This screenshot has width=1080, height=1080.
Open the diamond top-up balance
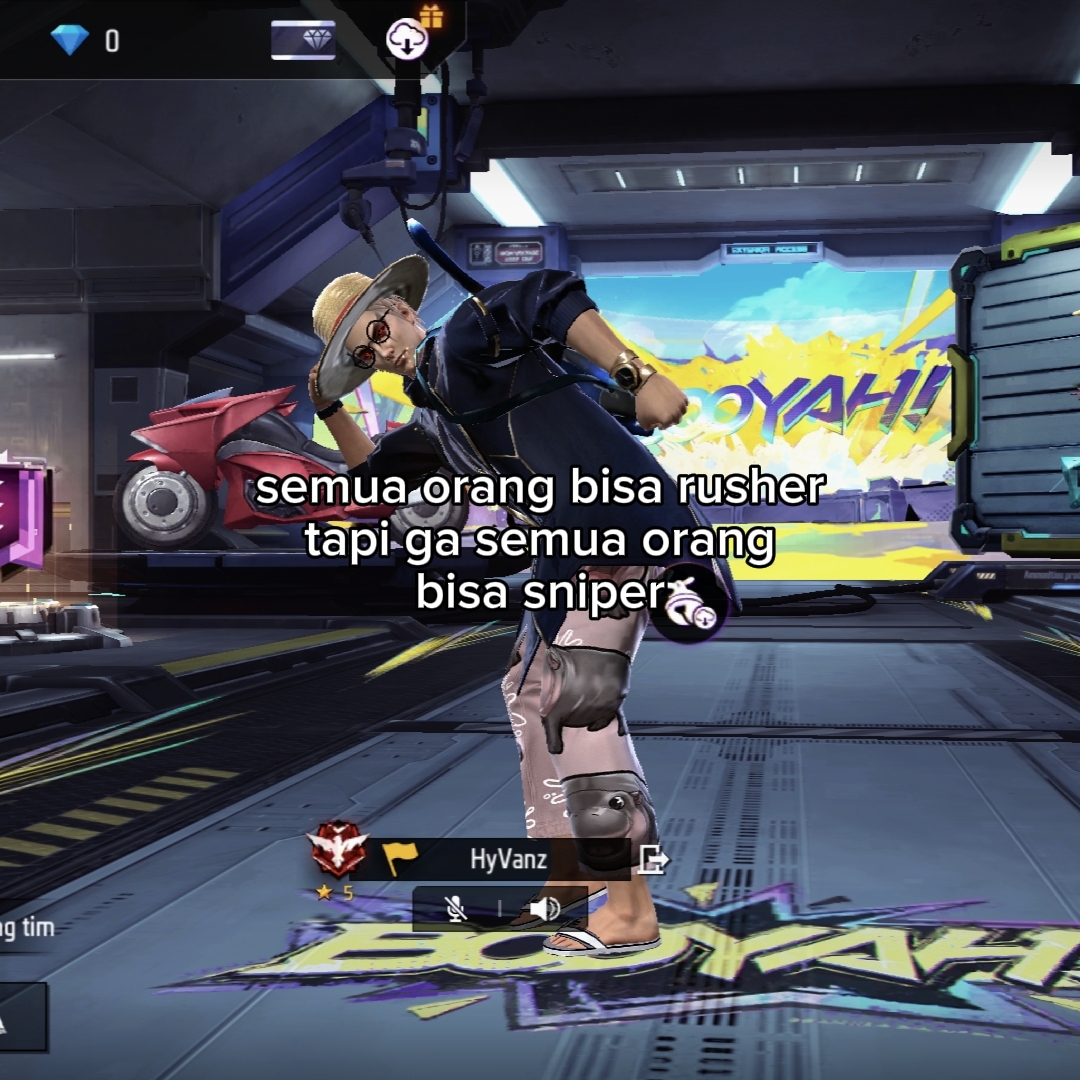pyautogui.click(x=85, y=40)
